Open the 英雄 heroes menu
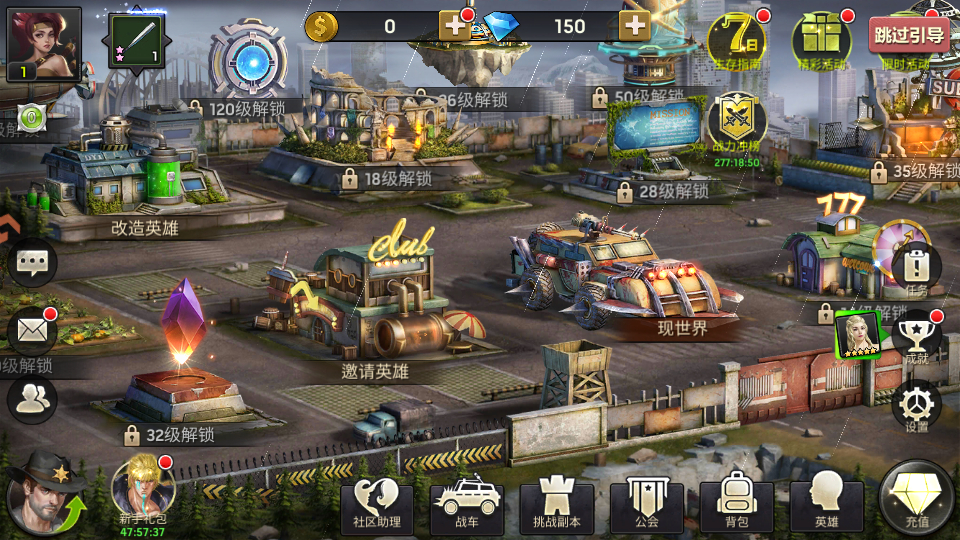This screenshot has width=960, height=540. pyautogui.click(x=826, y=505)
